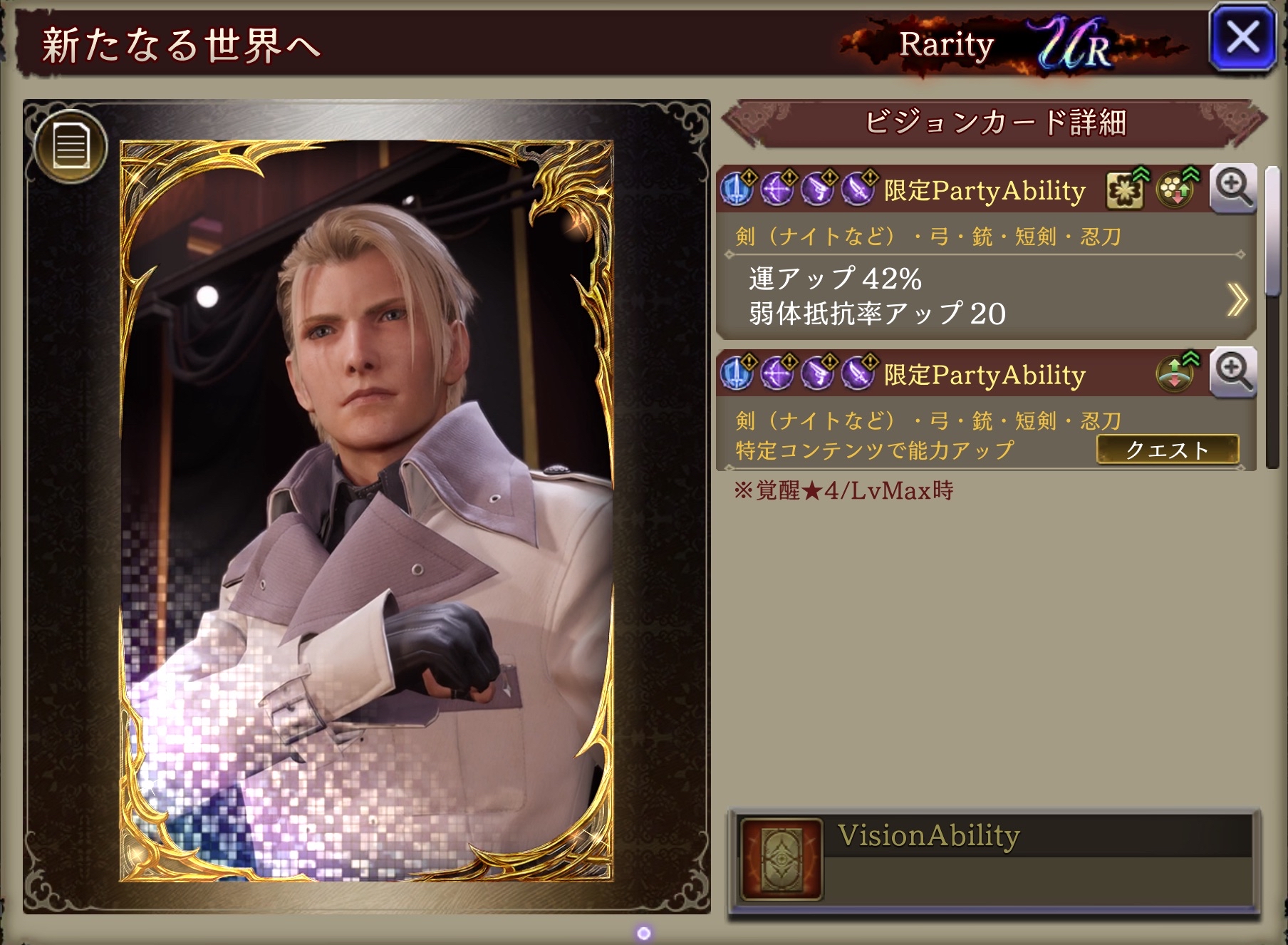The image size is (1288, 945).
Task: Close the vision card detail window
Action: [x=1242, y=38]
